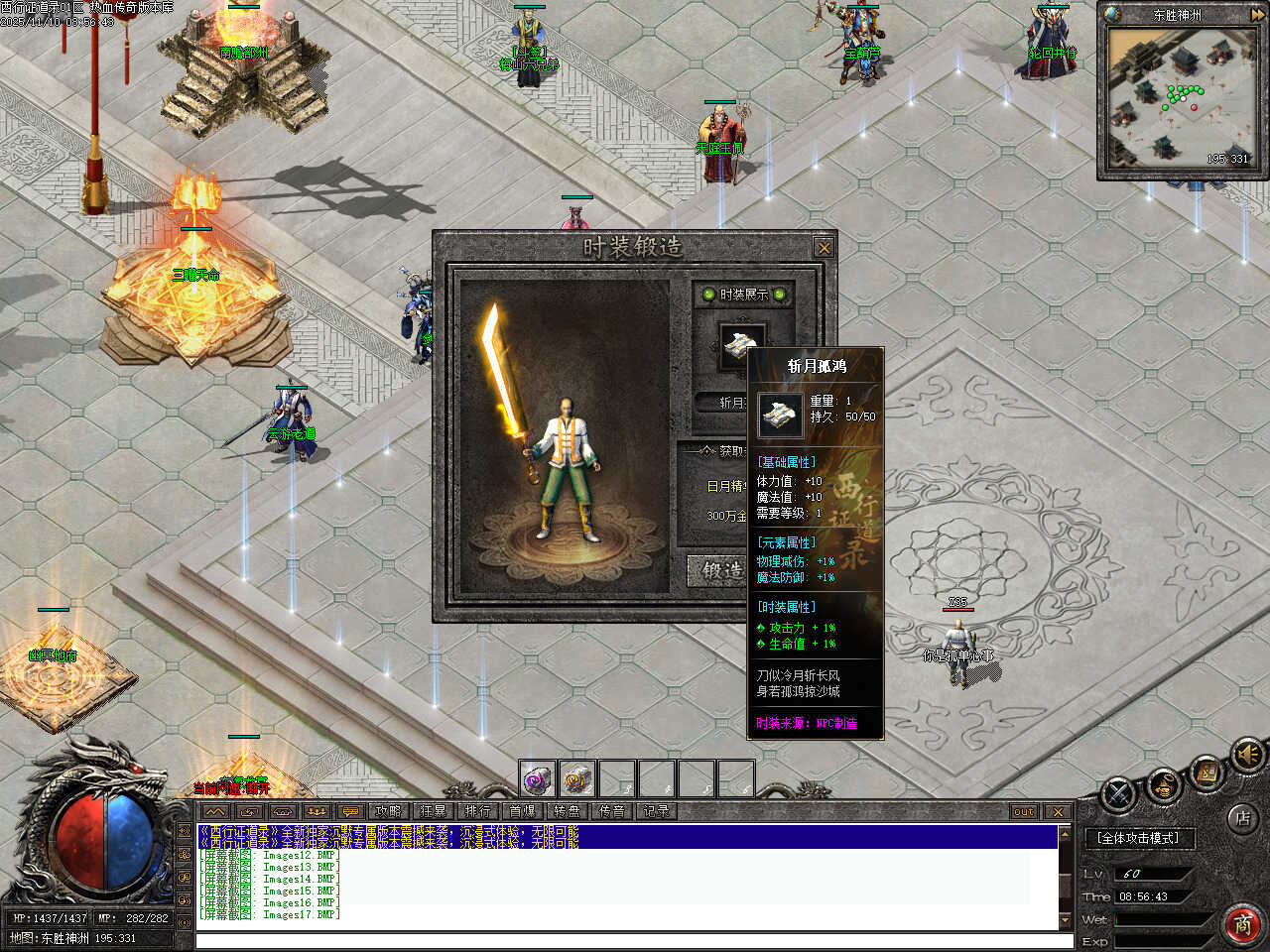This screenshot has width=1270, height=952.
Task: Click the 锻造 forge button
Action: [720, 570]
